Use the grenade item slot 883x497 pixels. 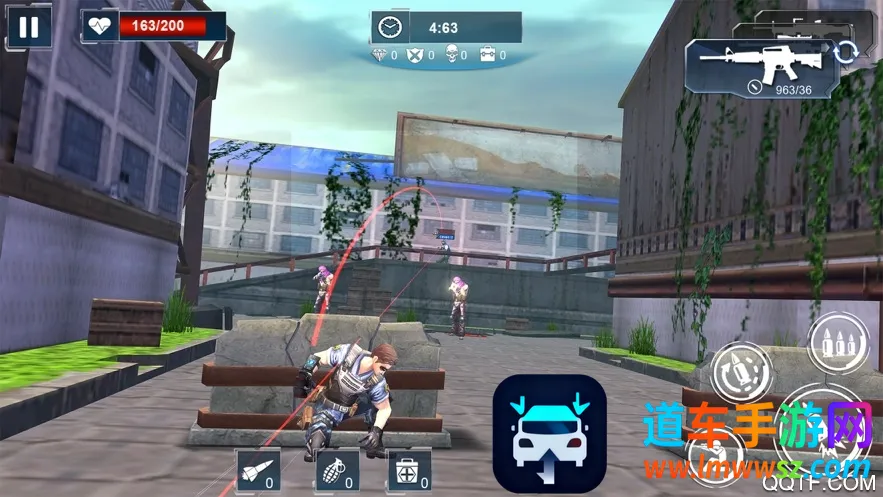[337, 469]
